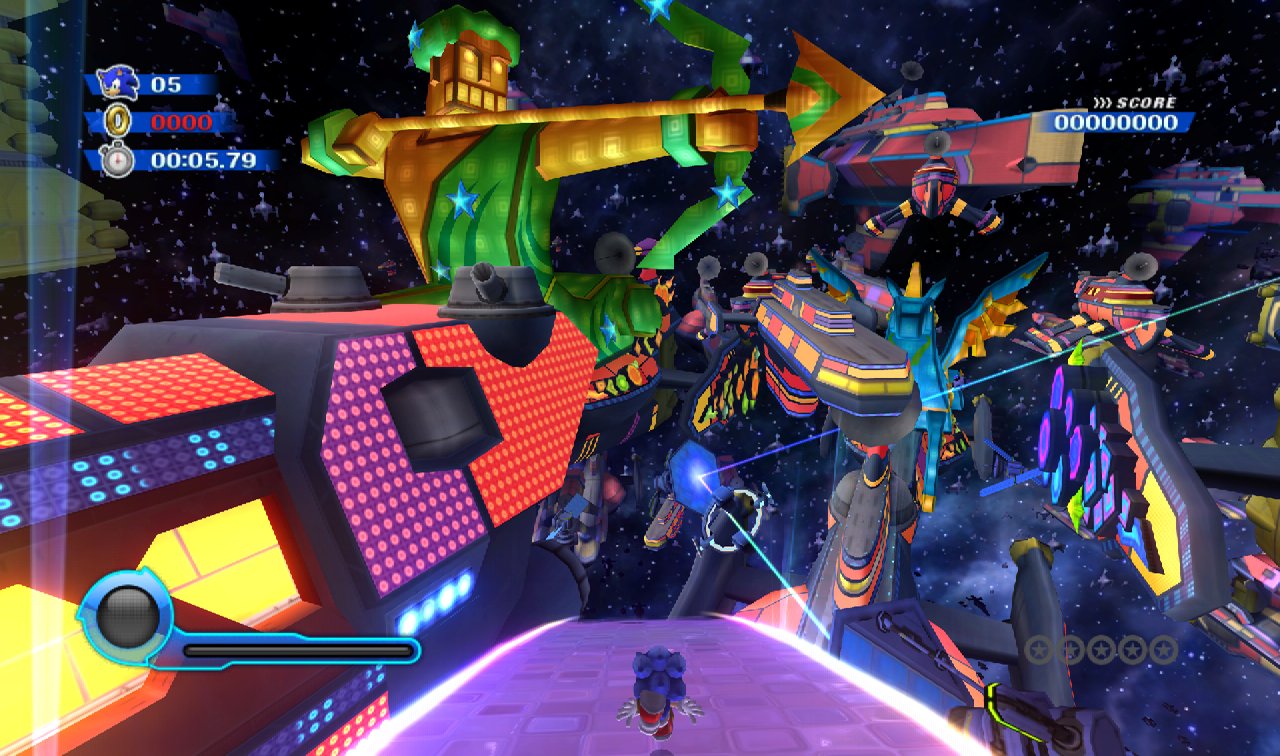Screen dimensions: 1280x756
Task: Activate the Wisp power orb
Action: (x=126, y=616)
